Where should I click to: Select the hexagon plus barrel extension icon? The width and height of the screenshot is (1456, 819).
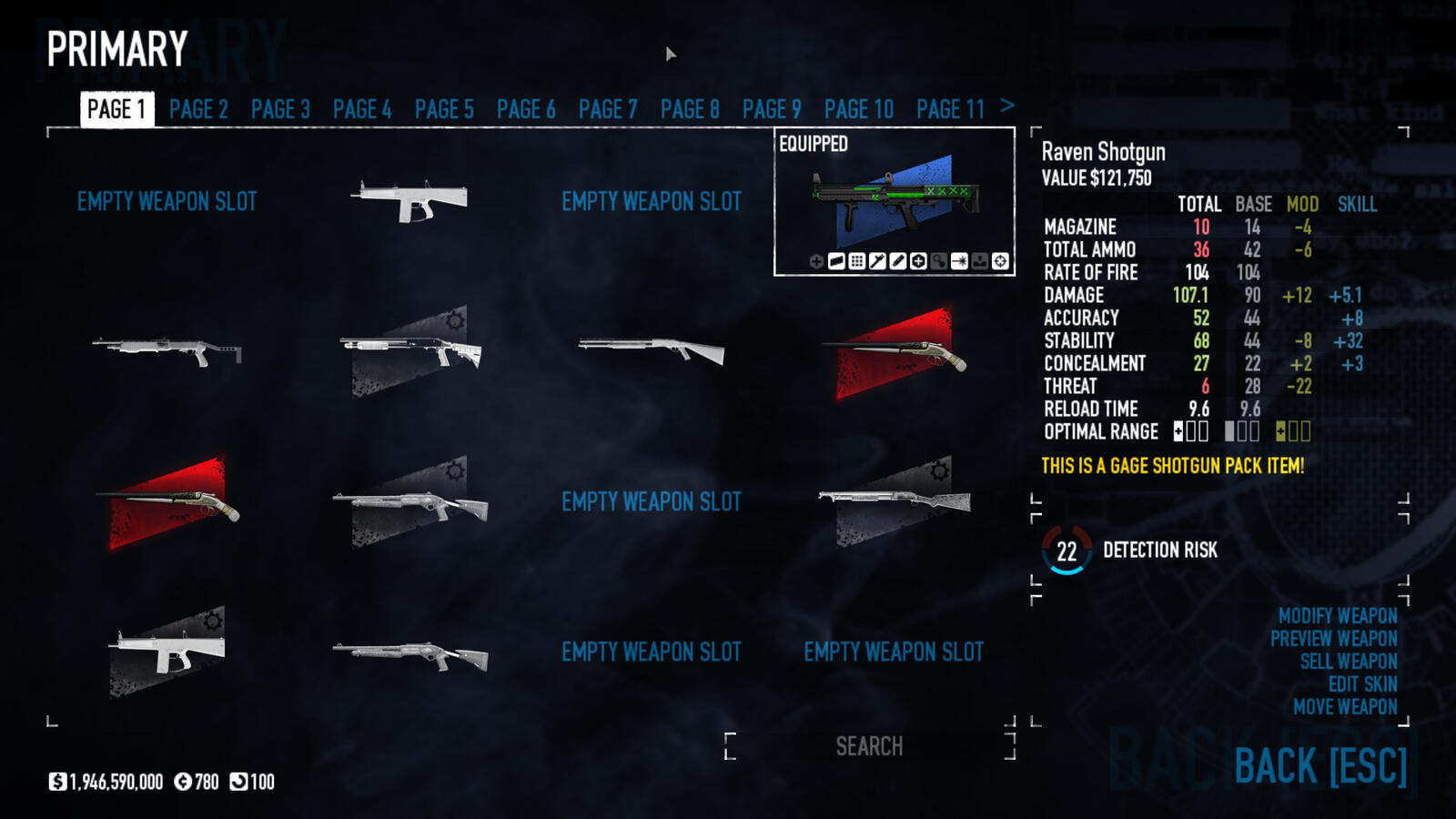click(x=919, y=261)
